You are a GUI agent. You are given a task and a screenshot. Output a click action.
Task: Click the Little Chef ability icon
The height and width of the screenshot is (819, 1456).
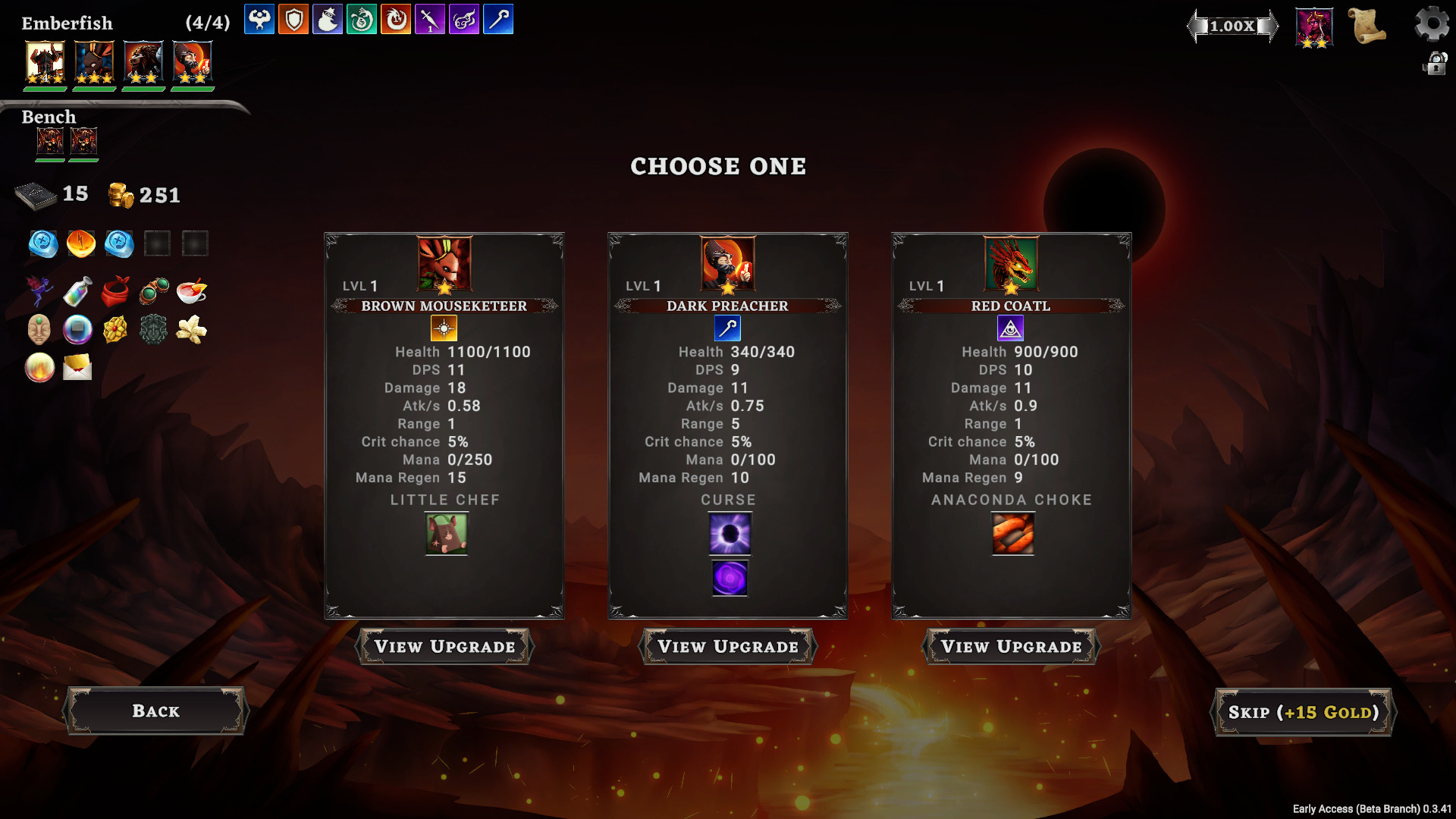[x=445, y=534]
